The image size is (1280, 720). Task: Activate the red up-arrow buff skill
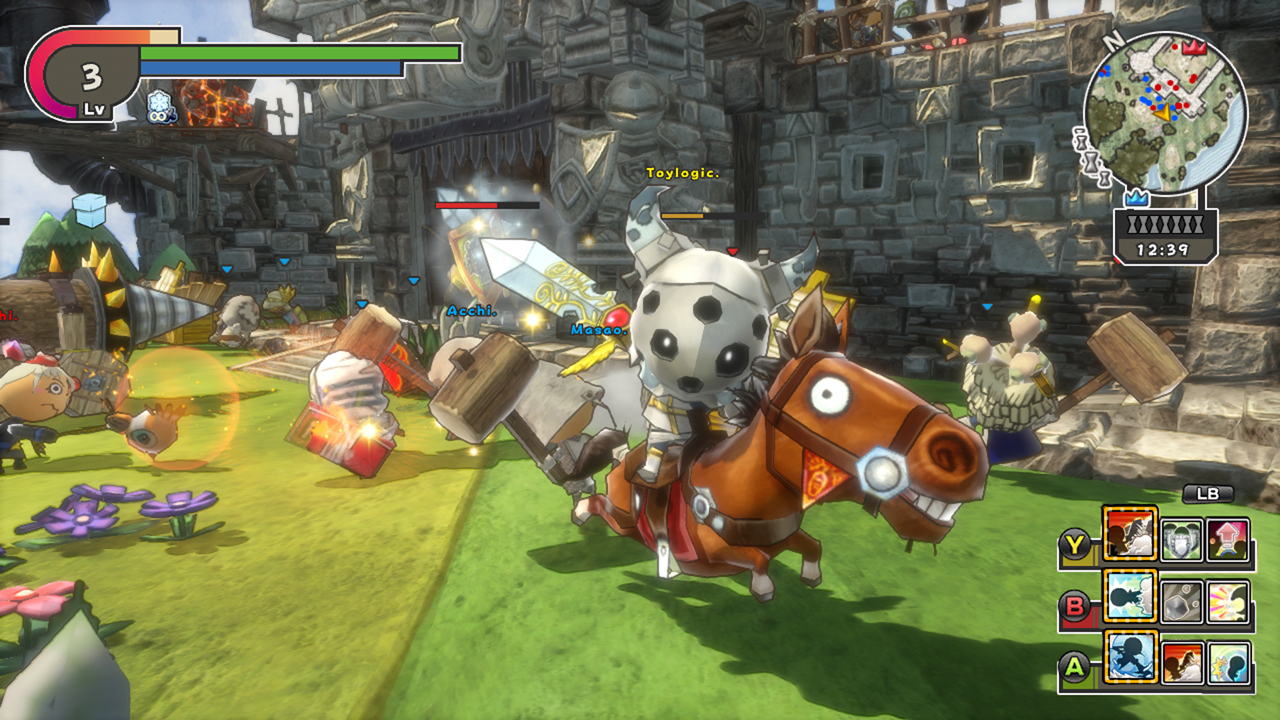1228,541
